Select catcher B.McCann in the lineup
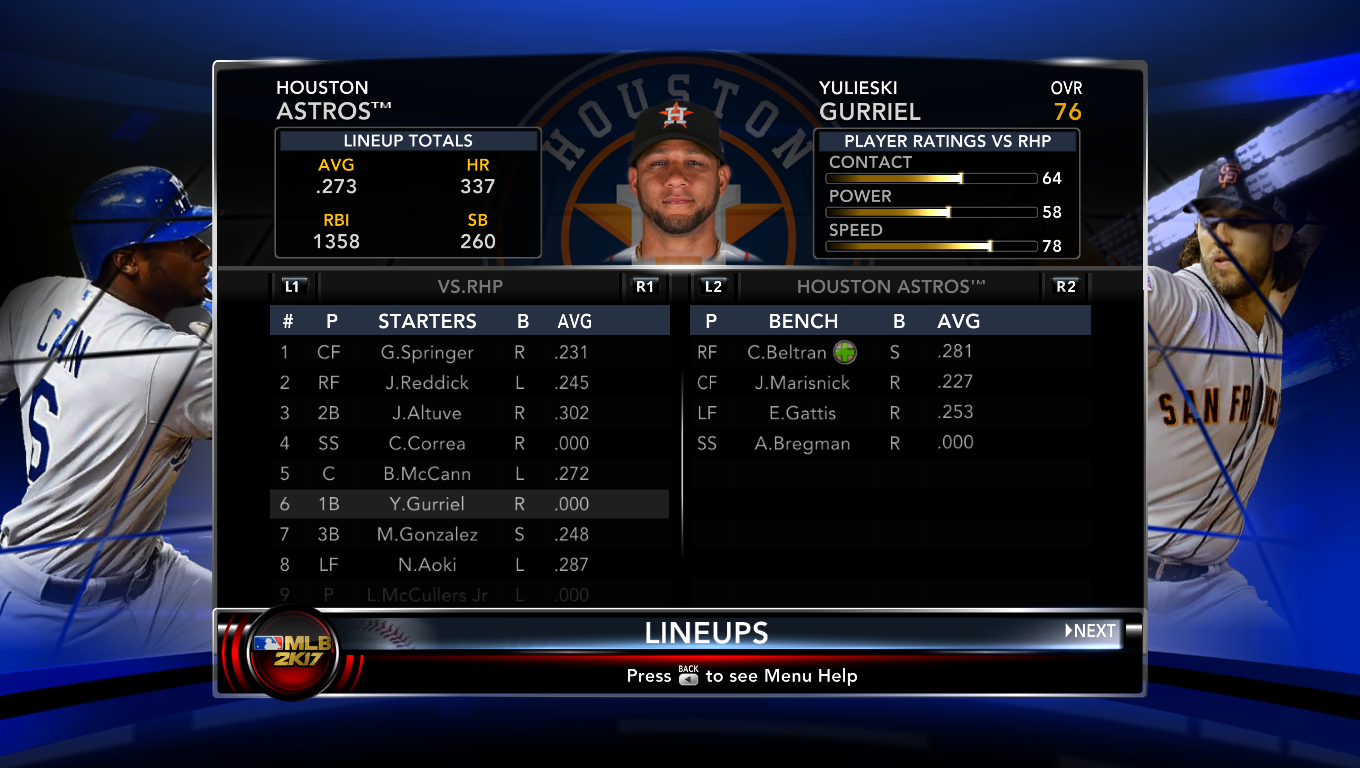 [x=427, y=474]
